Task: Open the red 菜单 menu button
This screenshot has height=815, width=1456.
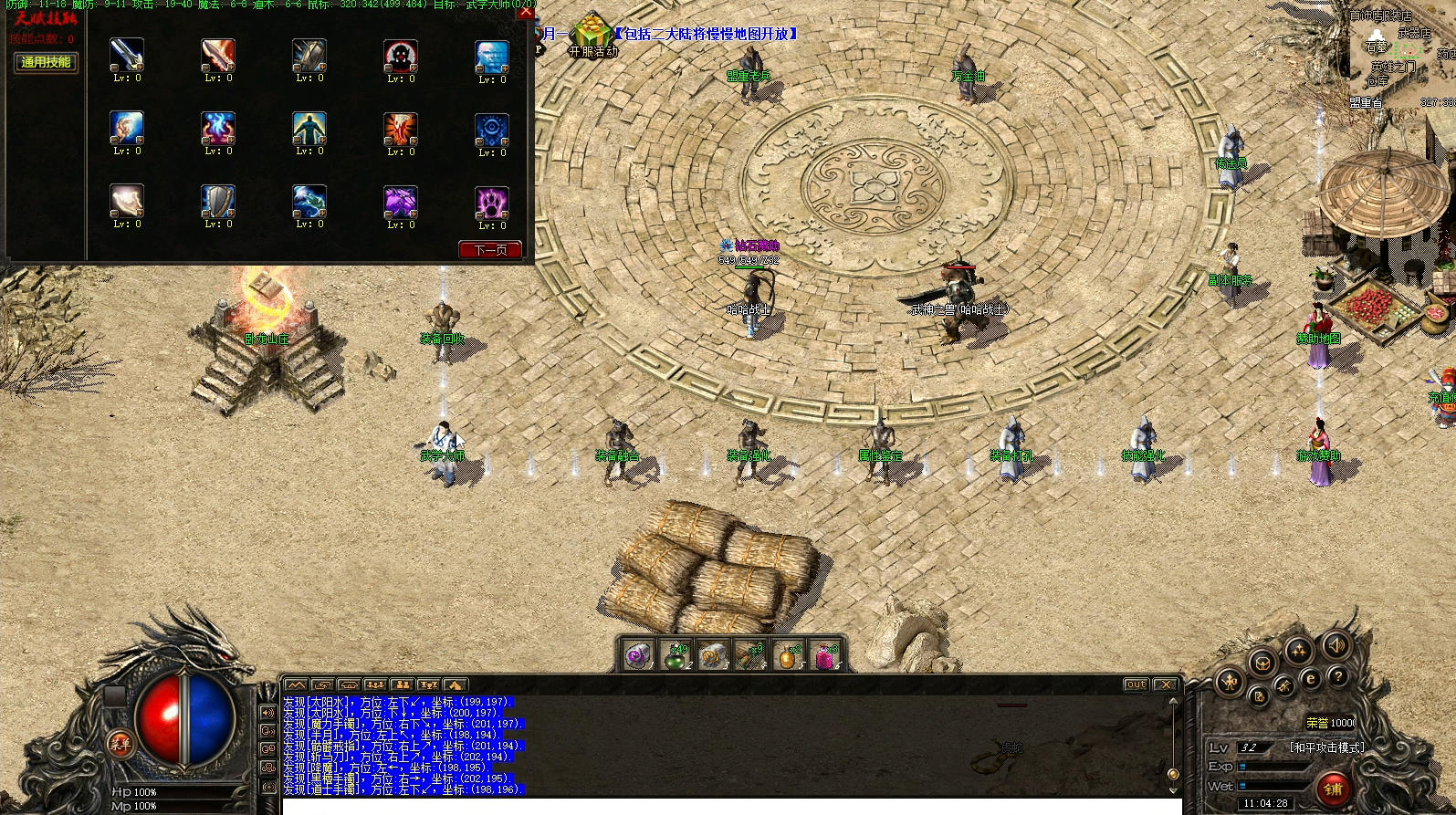Action: pos(120,744)
